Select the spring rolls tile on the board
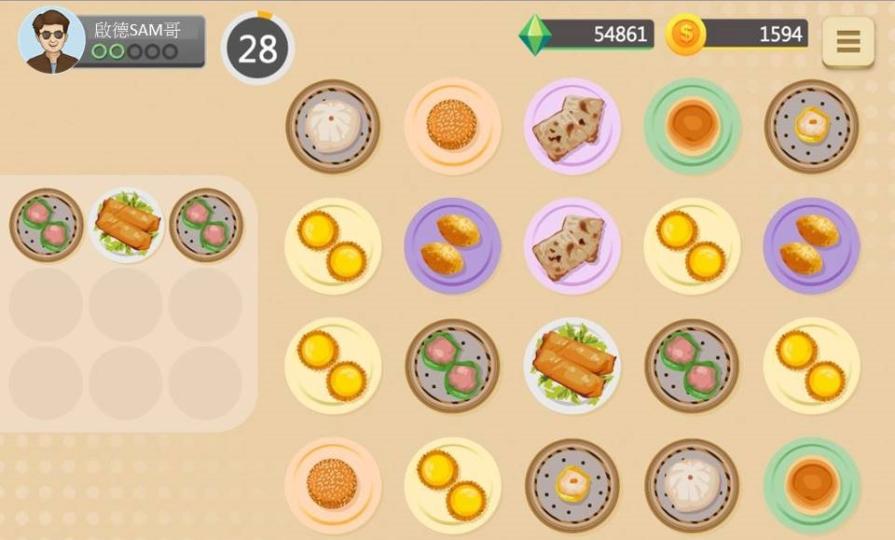The image size is (895, 540). tap(572, 365)
